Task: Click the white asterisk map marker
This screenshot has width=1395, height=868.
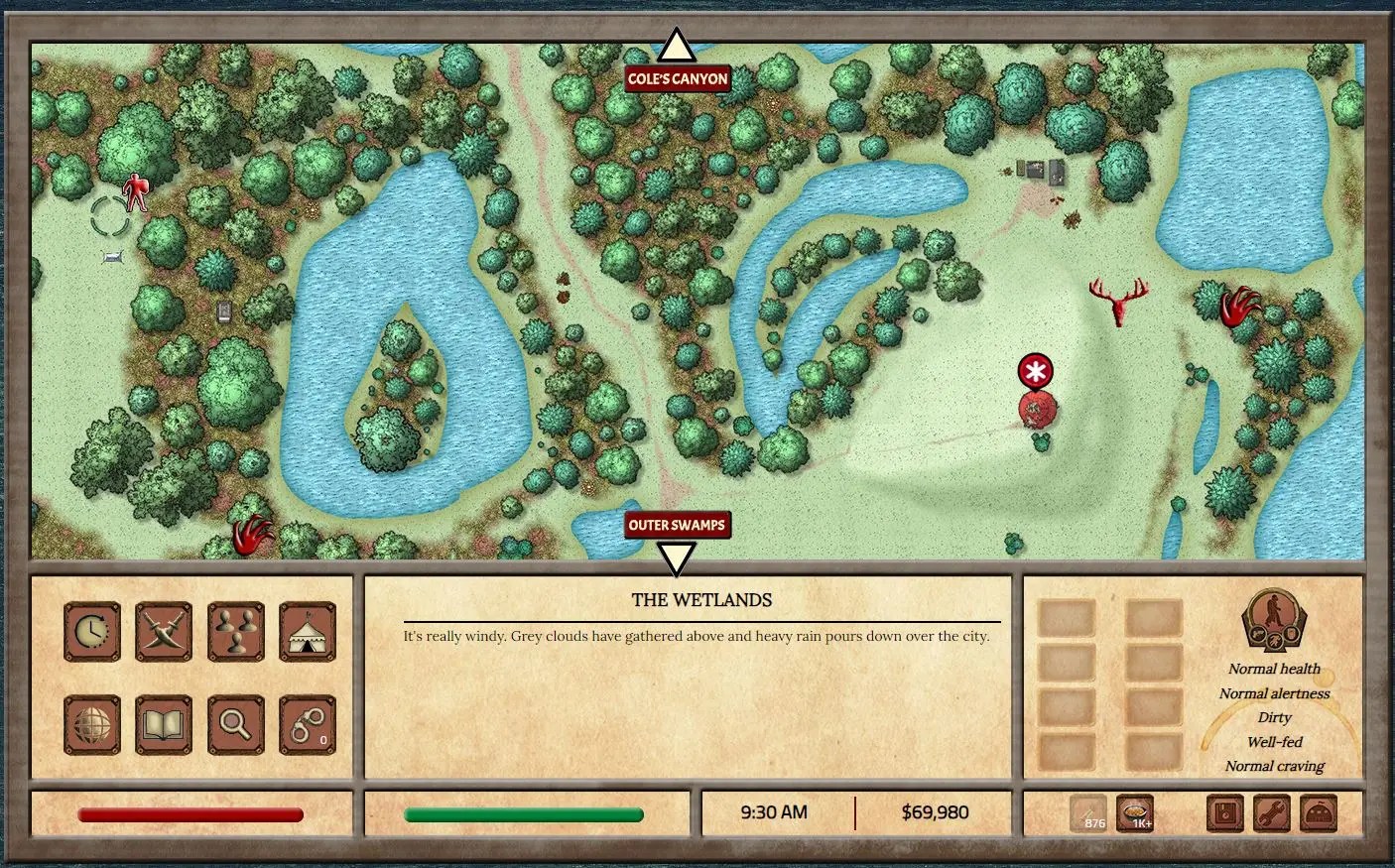Action: [1036, 372]
